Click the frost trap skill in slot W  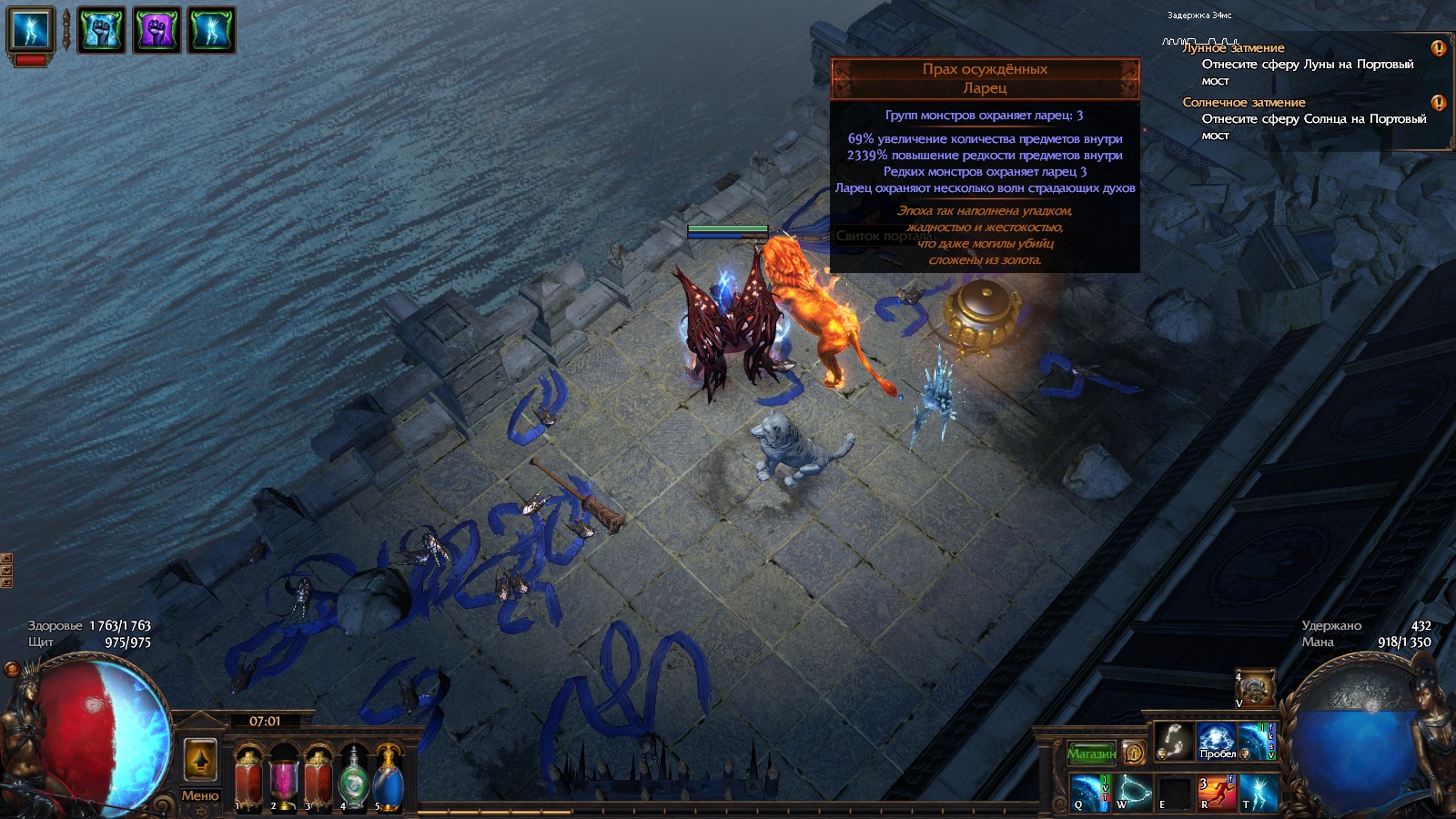(1131, 791)
